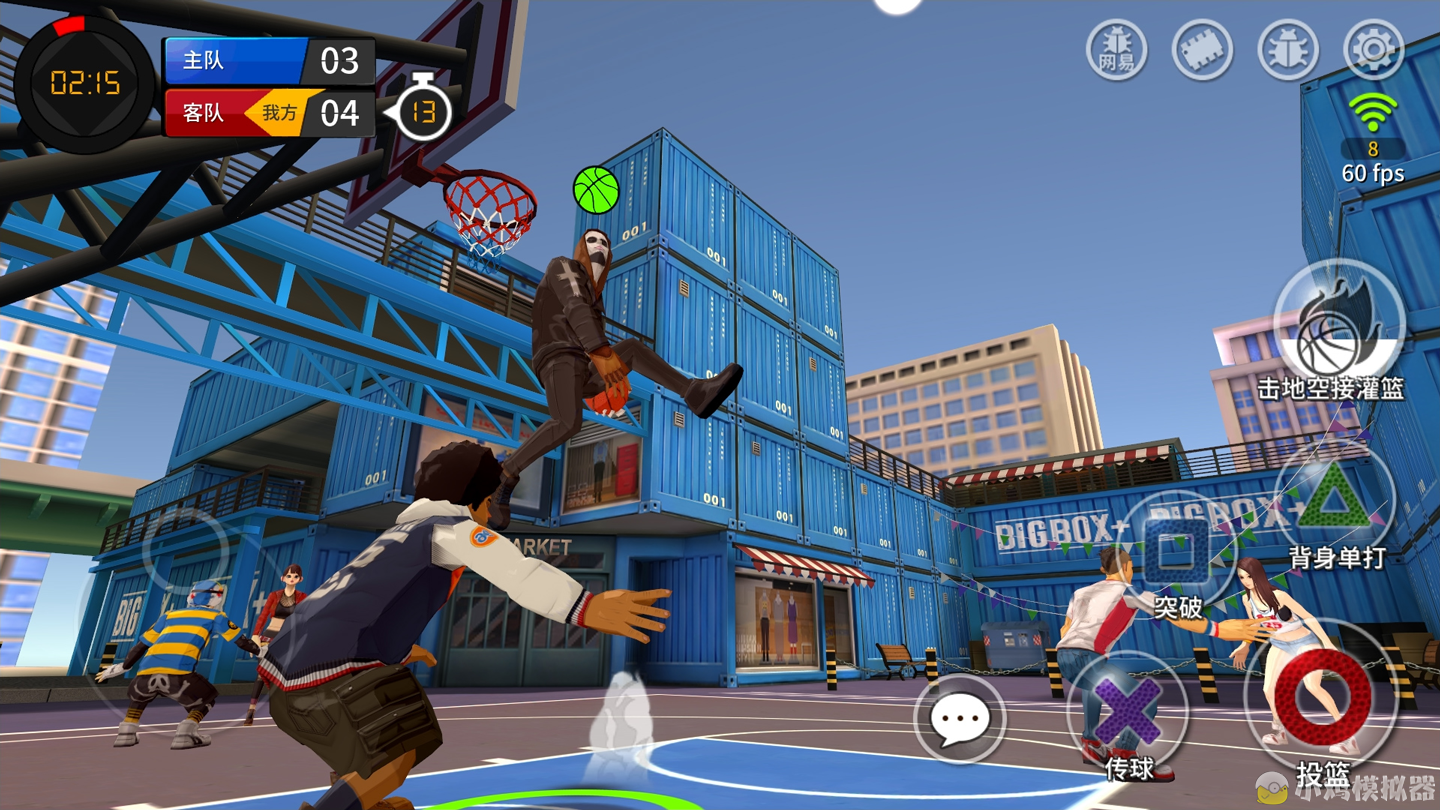Viewport: 1440px width, 810px height.
Task: Use the 背身单打 post-up button
Action: [1335, 502]
